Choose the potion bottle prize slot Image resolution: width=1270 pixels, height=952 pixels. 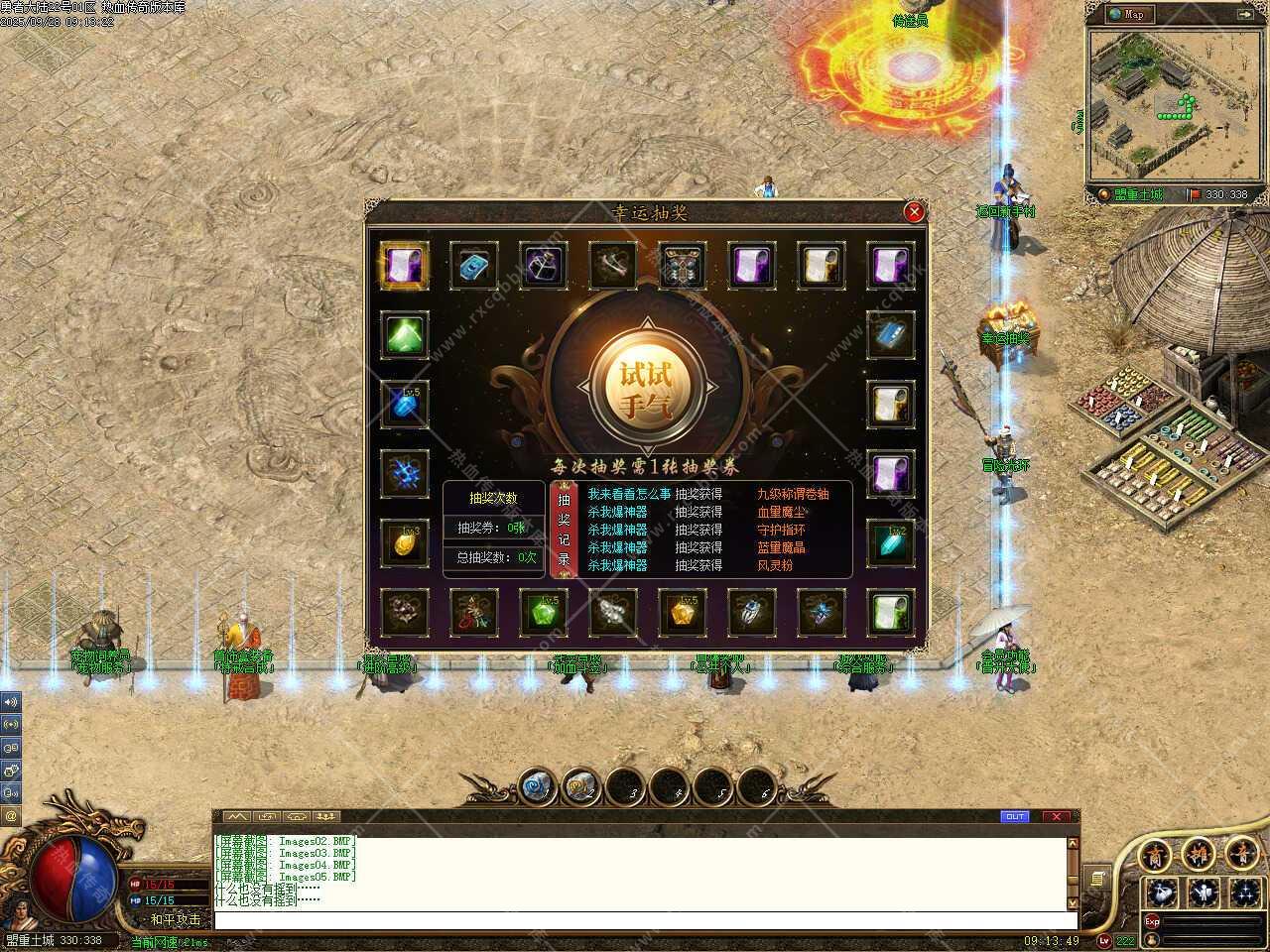click(543, 265)
